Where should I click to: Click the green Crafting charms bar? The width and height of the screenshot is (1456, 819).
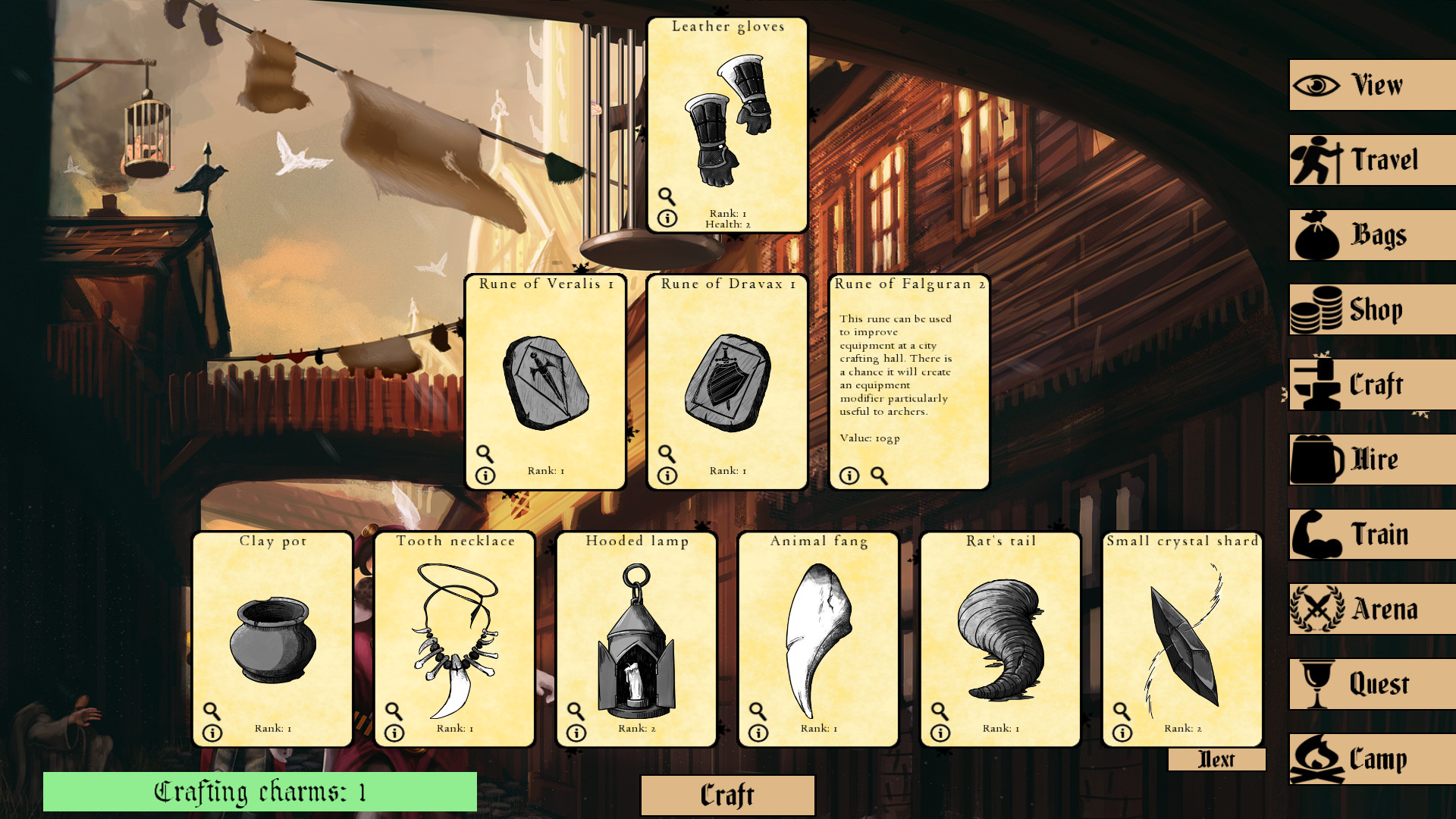261,791
